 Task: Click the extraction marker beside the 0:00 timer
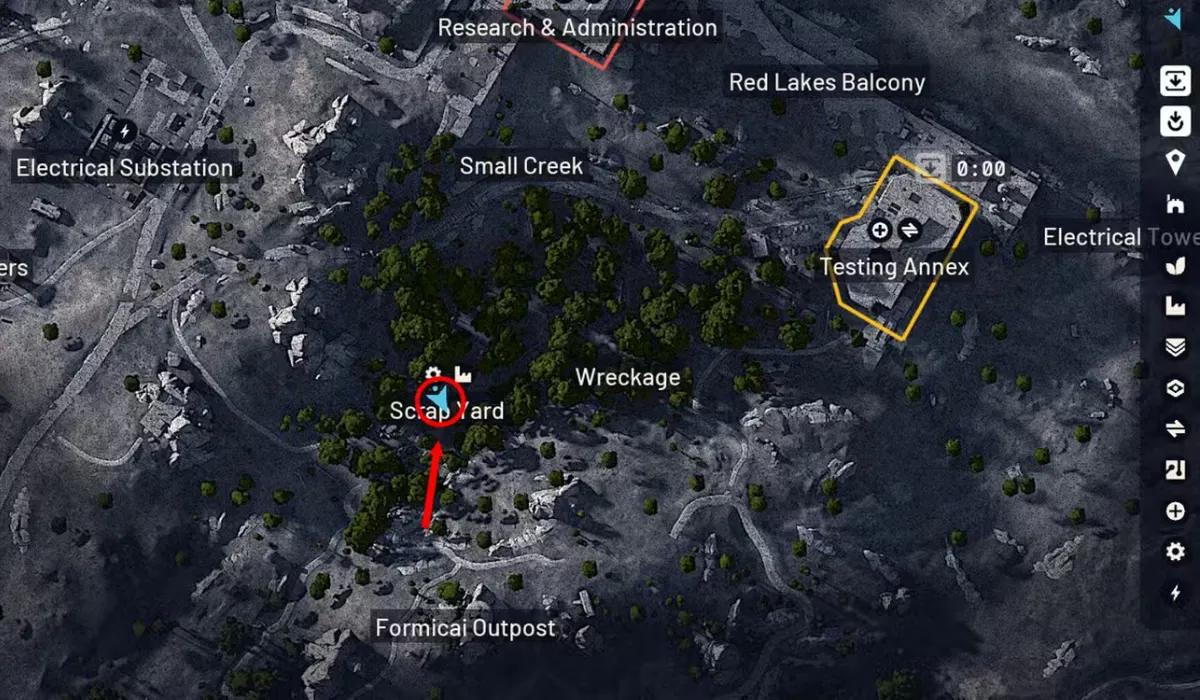tap(932, 165)
